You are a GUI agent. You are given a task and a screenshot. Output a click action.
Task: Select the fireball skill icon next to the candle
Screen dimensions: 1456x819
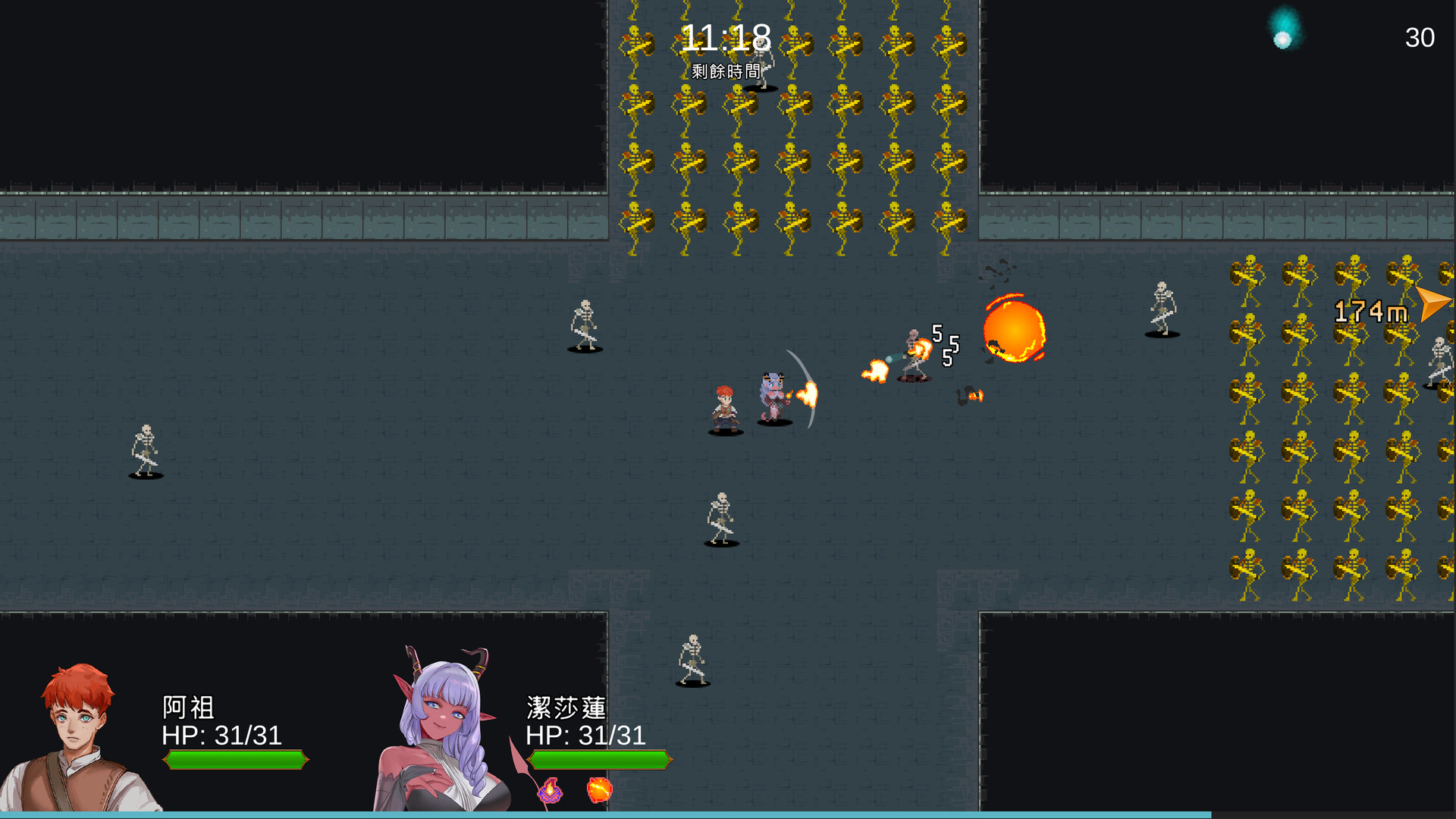click(599, 791)
